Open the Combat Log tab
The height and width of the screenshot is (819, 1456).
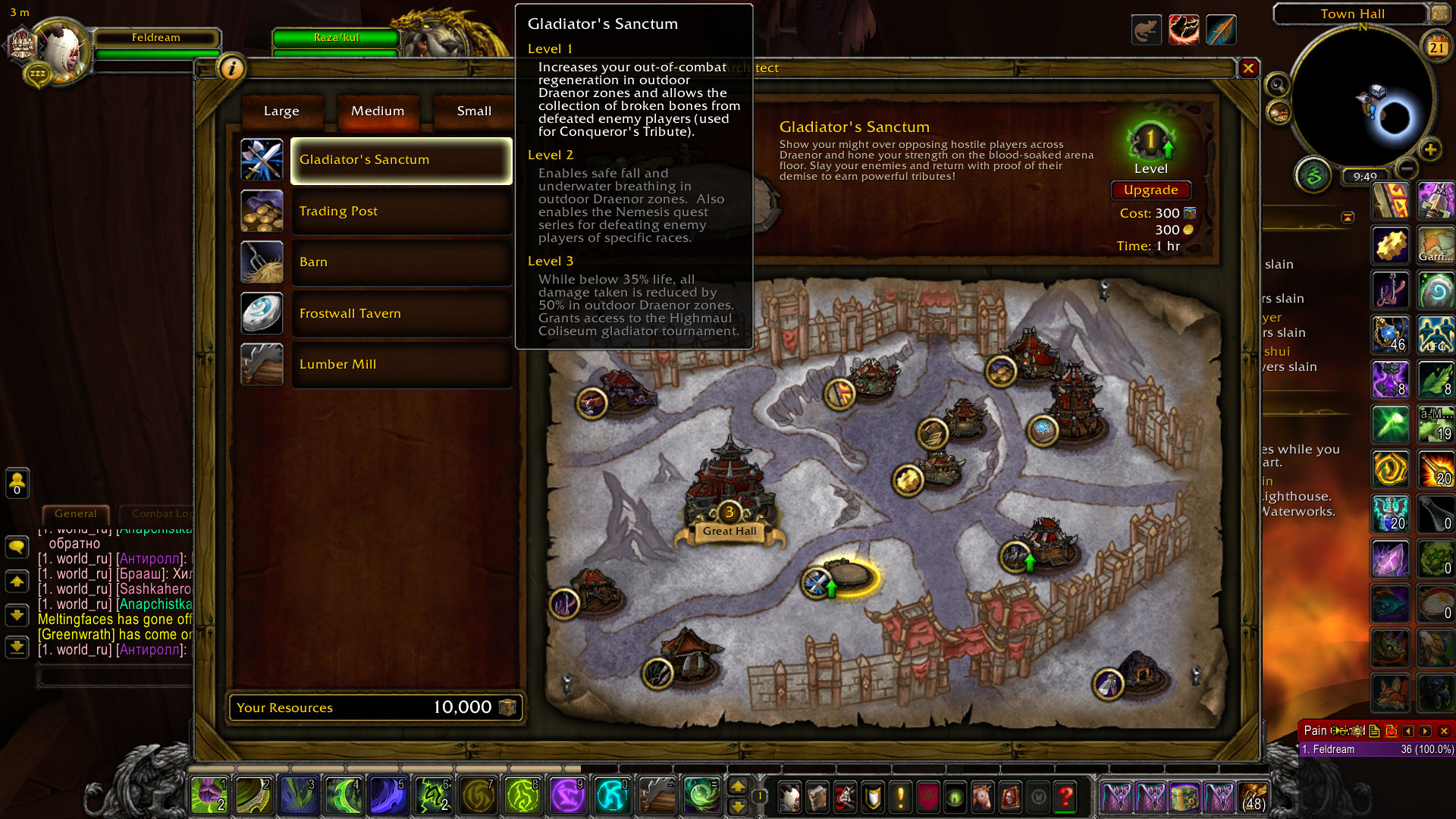click(x=161, y=513)
